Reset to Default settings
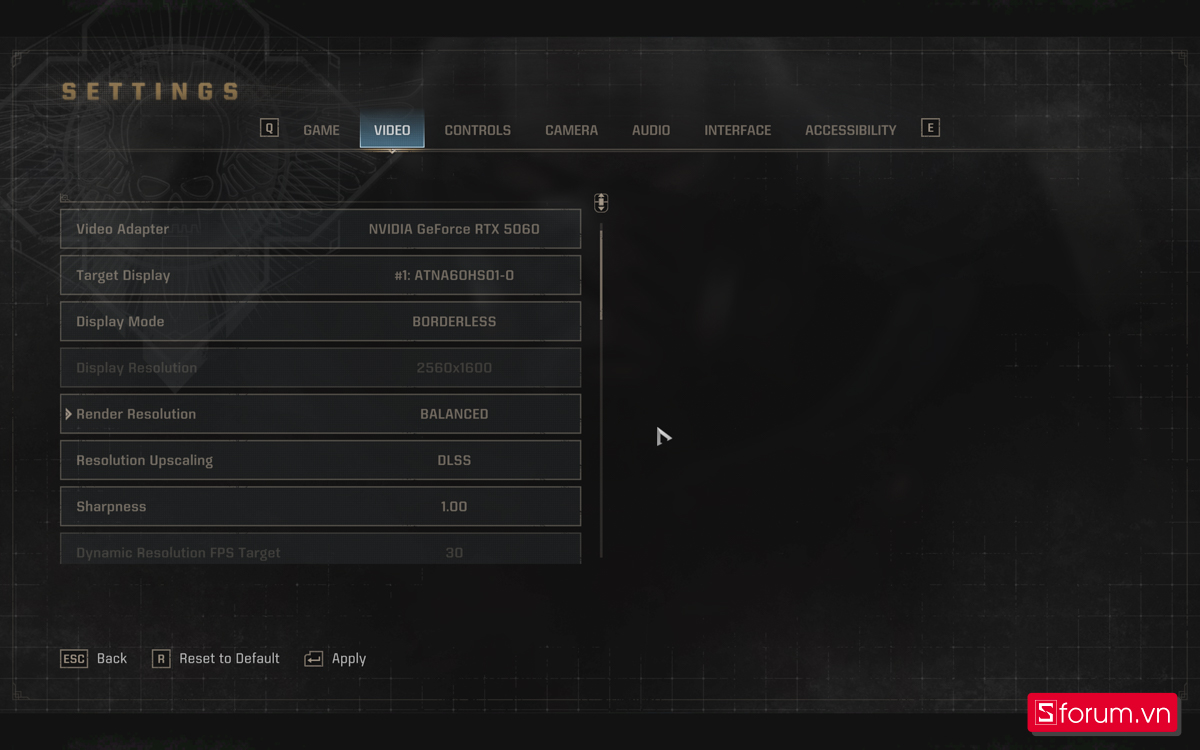1200x750 pixels. coord(216,659)
